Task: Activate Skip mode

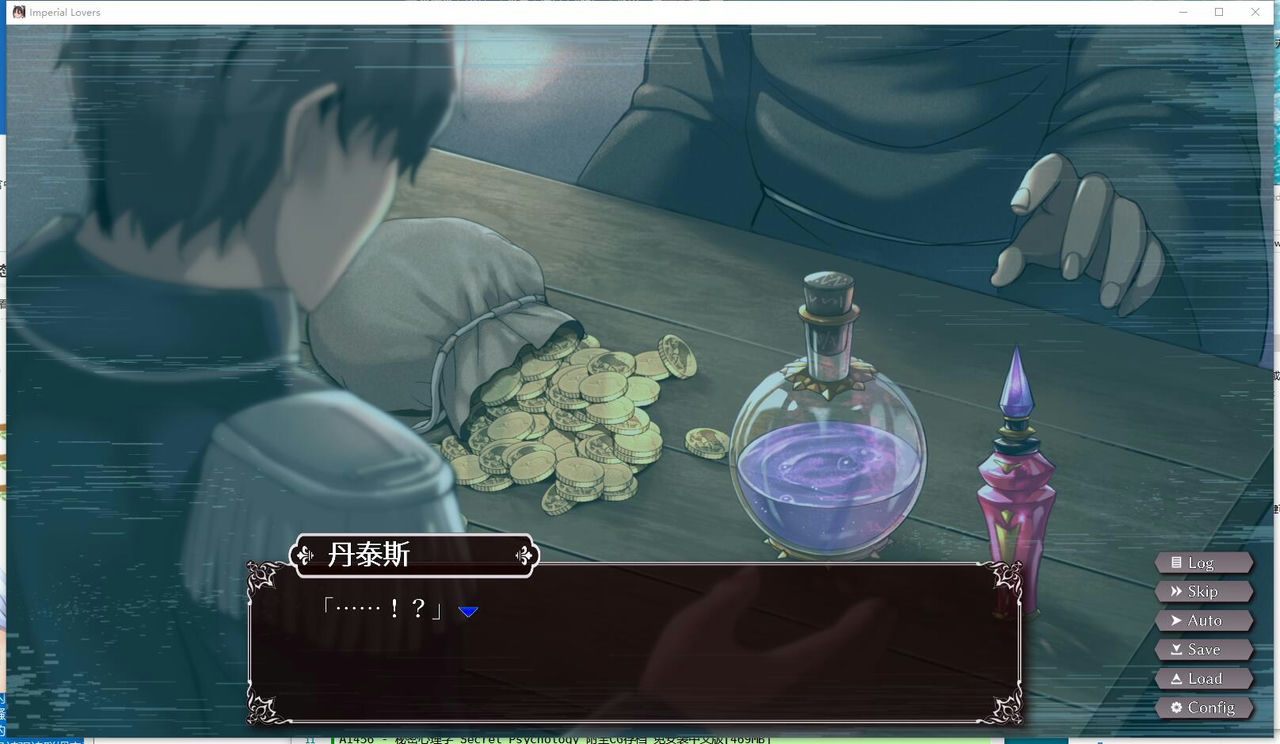Action: (x=1202, y=592)
